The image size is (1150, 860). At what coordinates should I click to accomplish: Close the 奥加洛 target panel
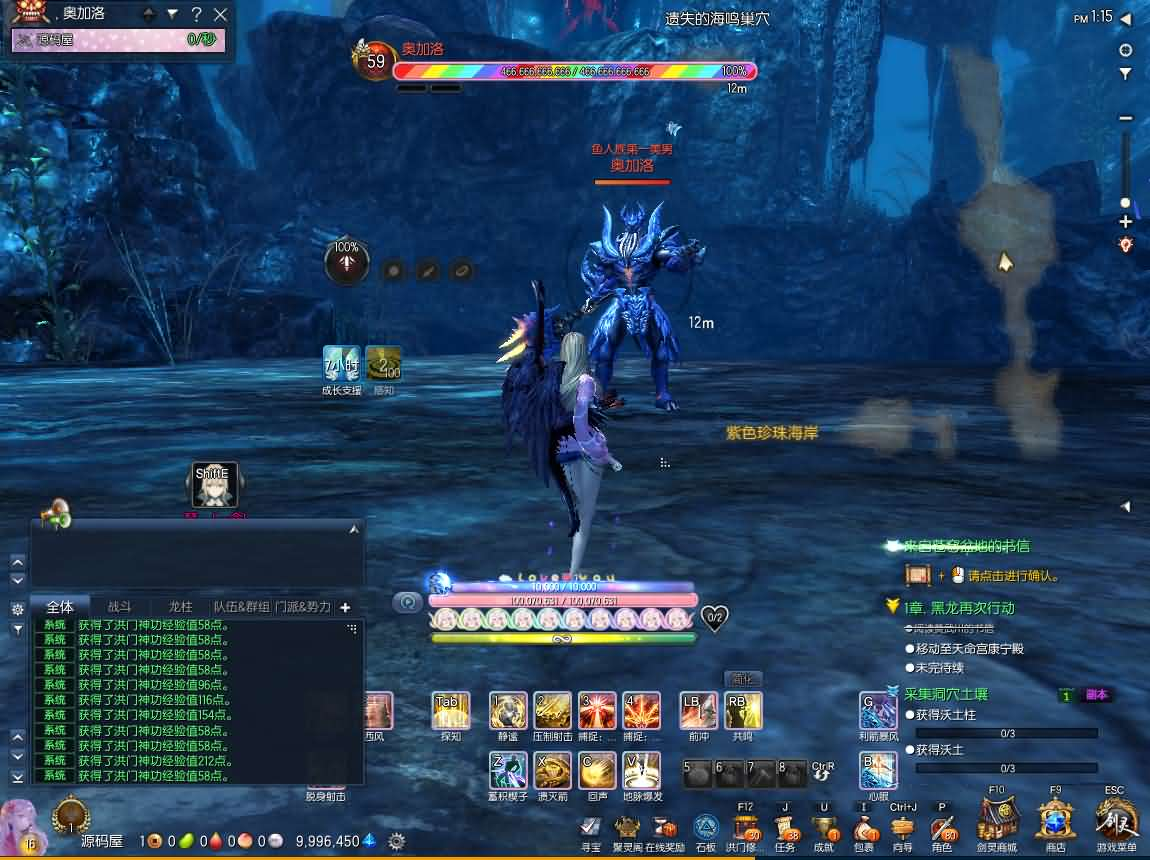click(x=221, y=14)
